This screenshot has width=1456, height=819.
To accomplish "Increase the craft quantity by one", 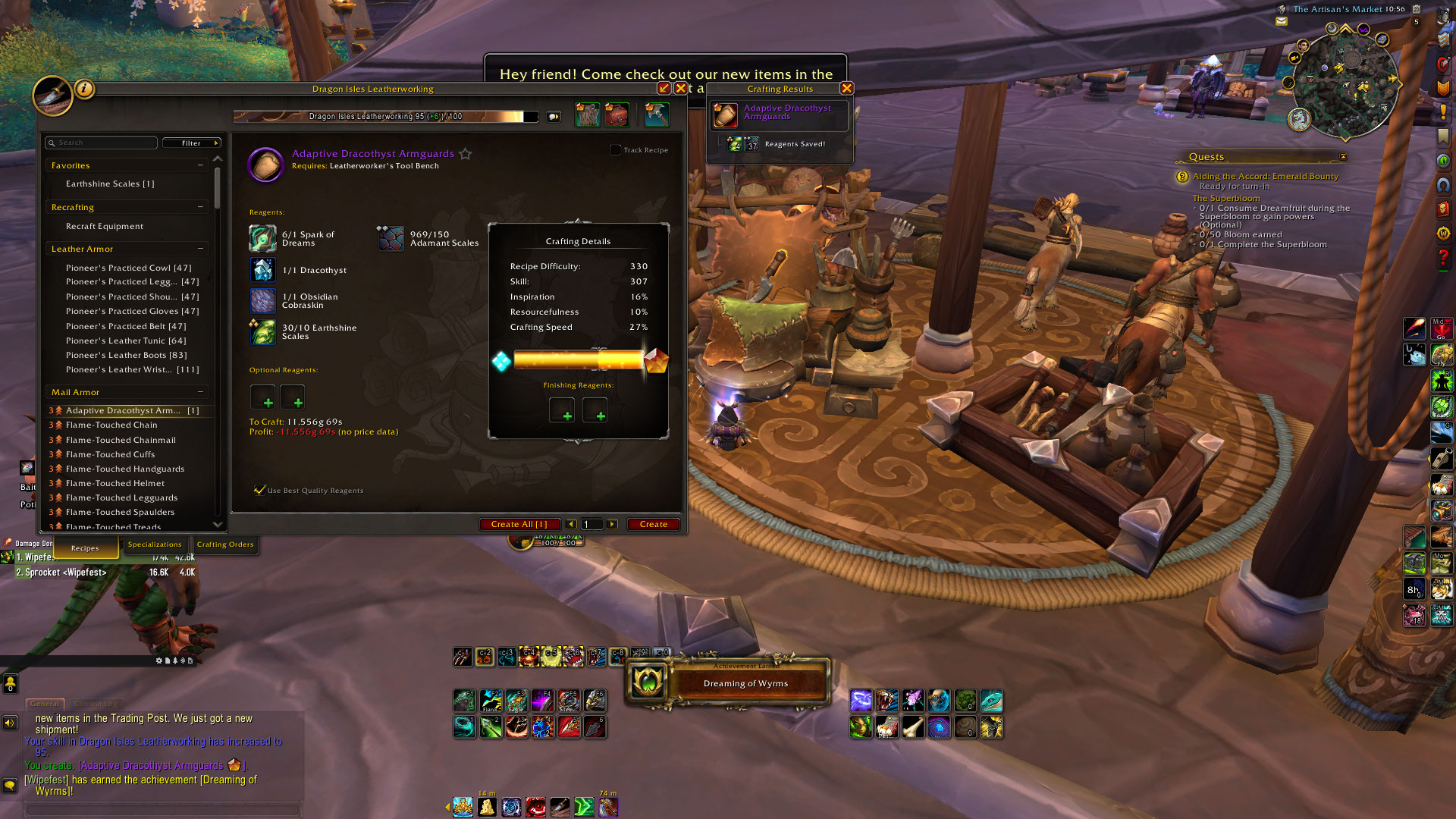I will pos(612,524).
